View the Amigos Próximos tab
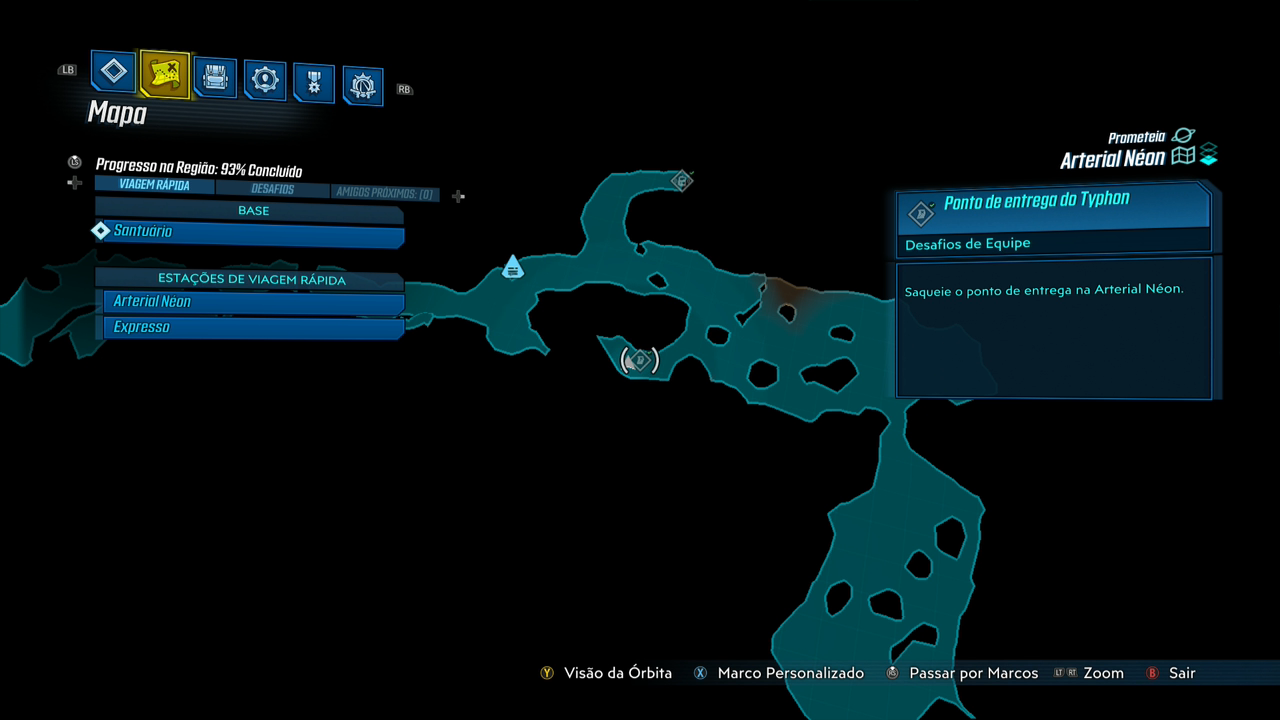Viewport: 1280px width, 720px height. 385,193
